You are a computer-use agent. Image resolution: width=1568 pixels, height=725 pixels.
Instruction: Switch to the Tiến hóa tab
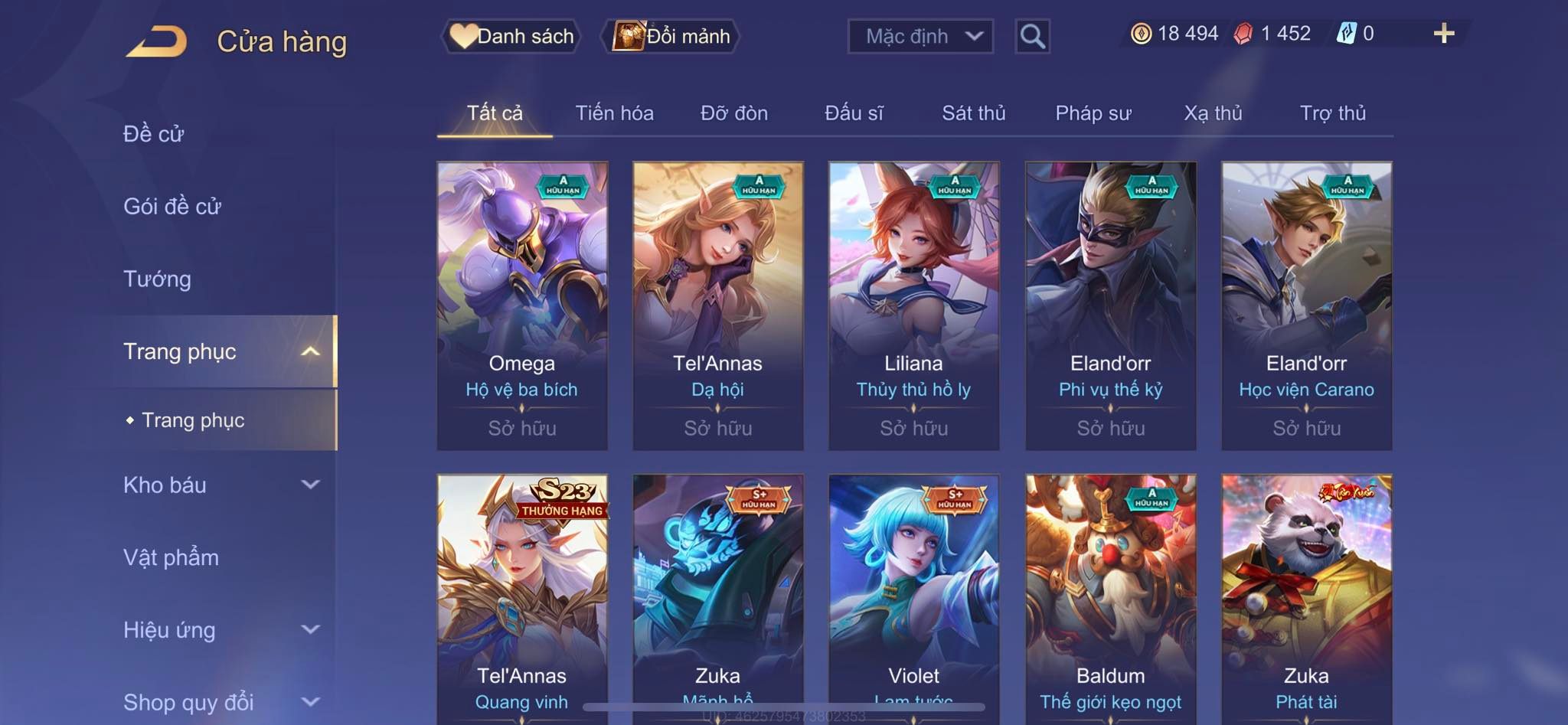[x=614, y=113]
